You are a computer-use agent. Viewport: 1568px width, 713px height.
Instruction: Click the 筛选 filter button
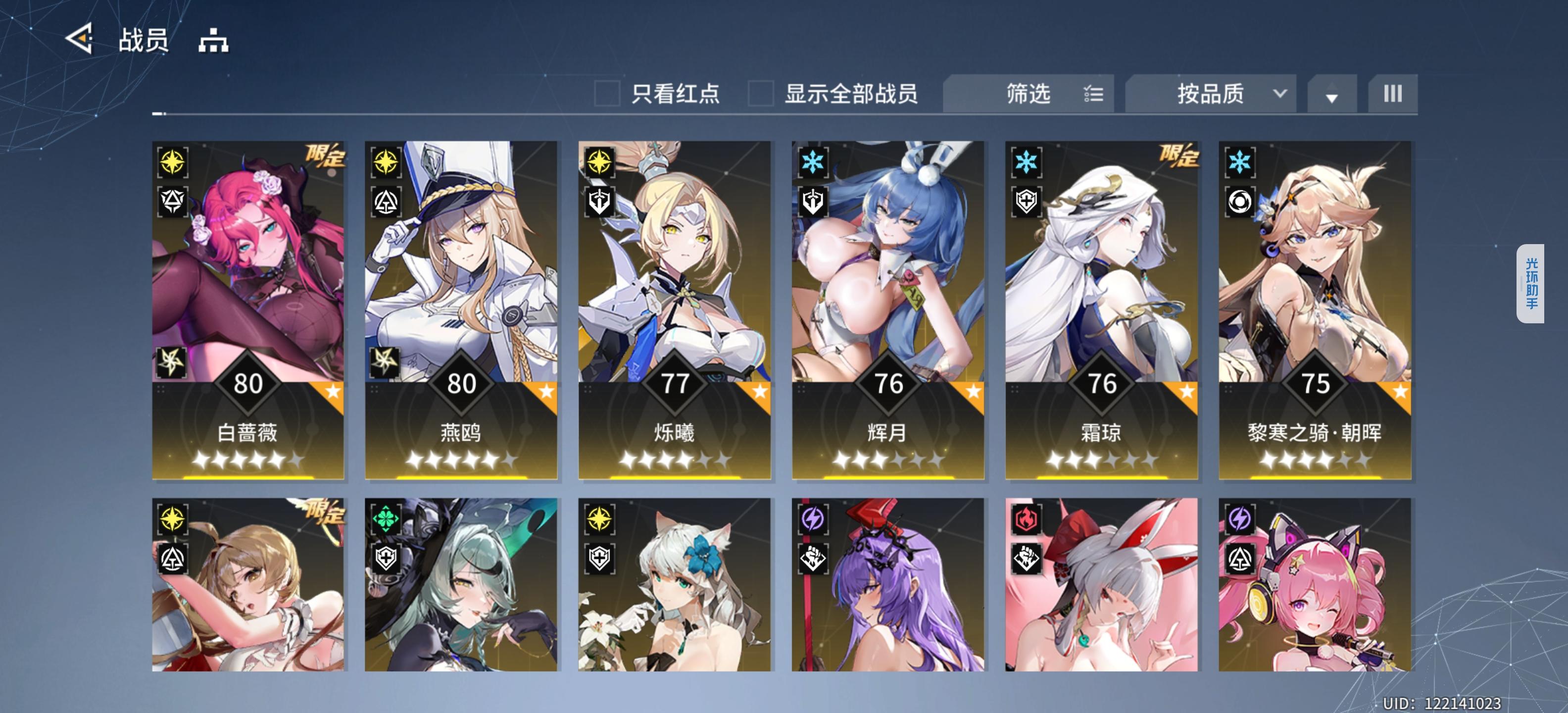click(x=1029, y=93)
